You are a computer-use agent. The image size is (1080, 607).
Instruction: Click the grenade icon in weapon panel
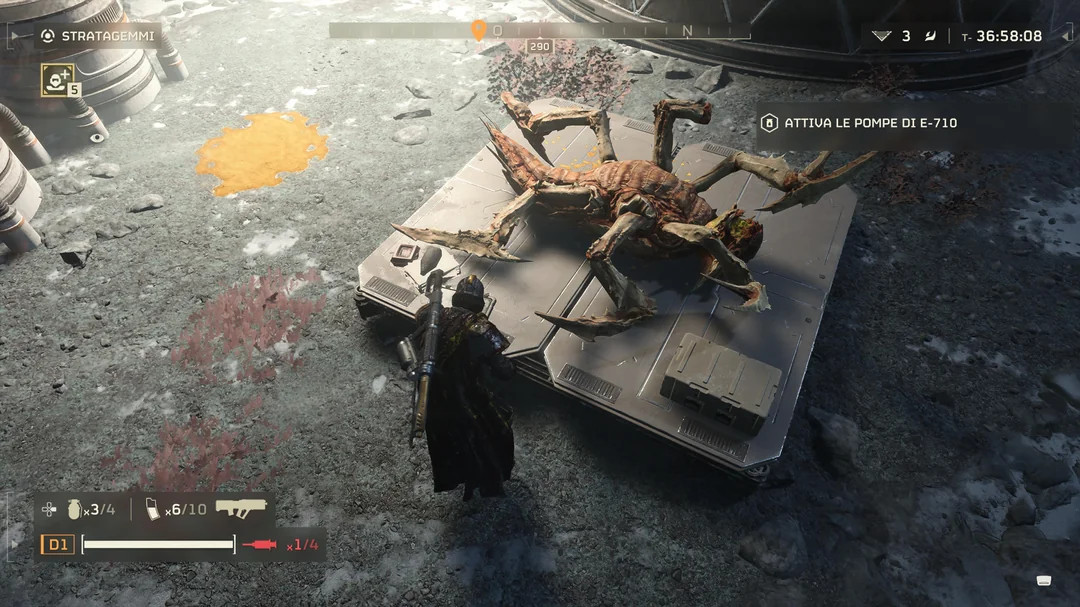(75, 509)
